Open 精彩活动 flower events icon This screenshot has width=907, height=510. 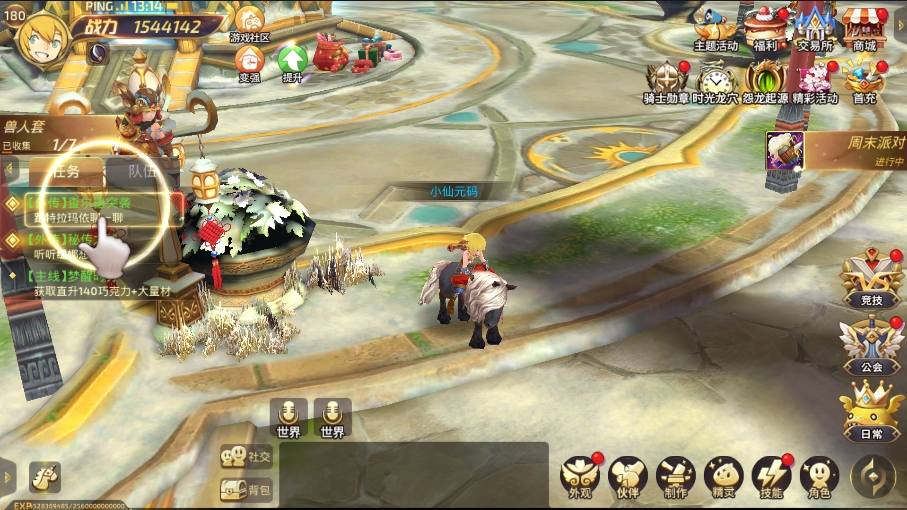tap(815, 80)
